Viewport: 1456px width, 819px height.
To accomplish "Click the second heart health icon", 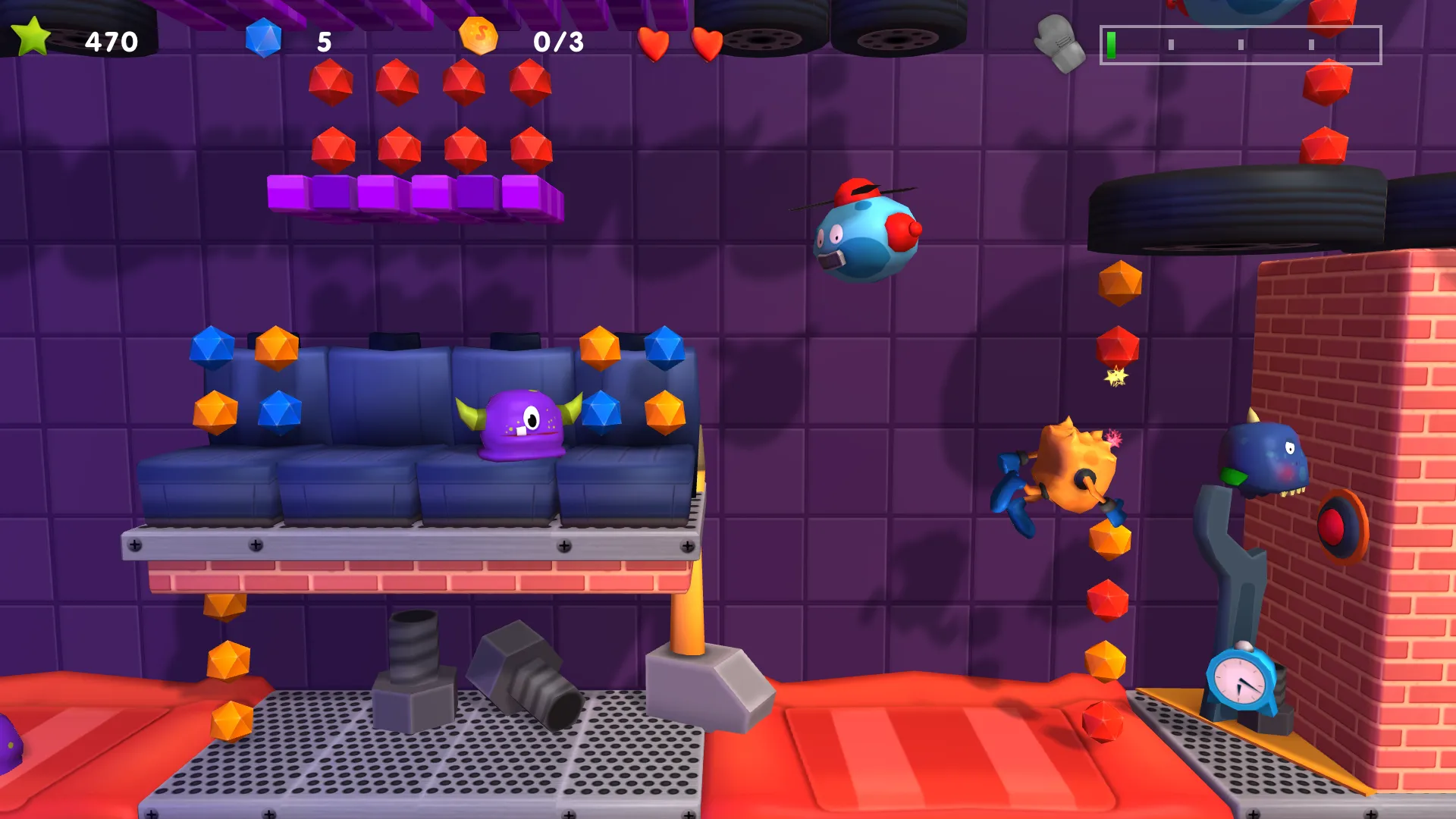I will point(708,42).
